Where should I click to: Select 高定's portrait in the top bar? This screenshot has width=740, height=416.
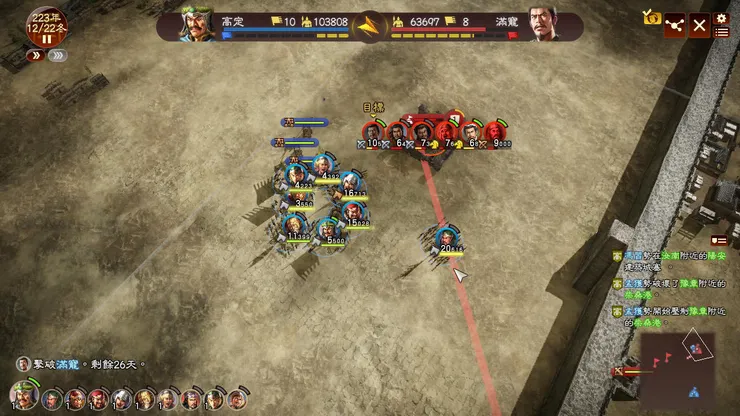coord(199,24)
